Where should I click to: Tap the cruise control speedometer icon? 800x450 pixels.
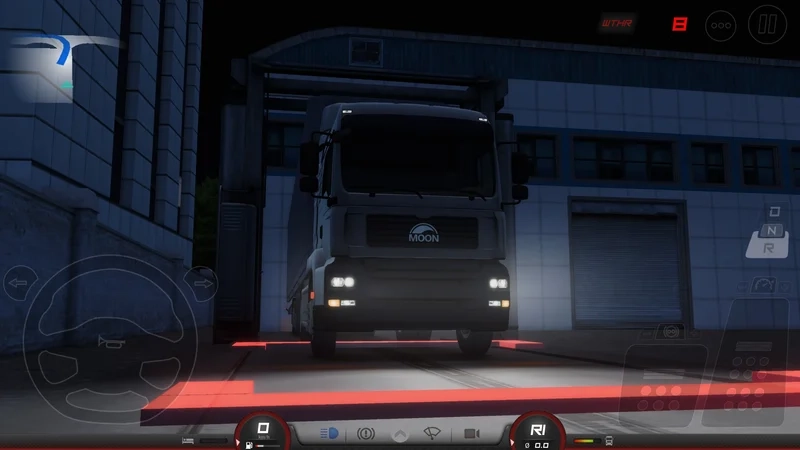(766, 285)
